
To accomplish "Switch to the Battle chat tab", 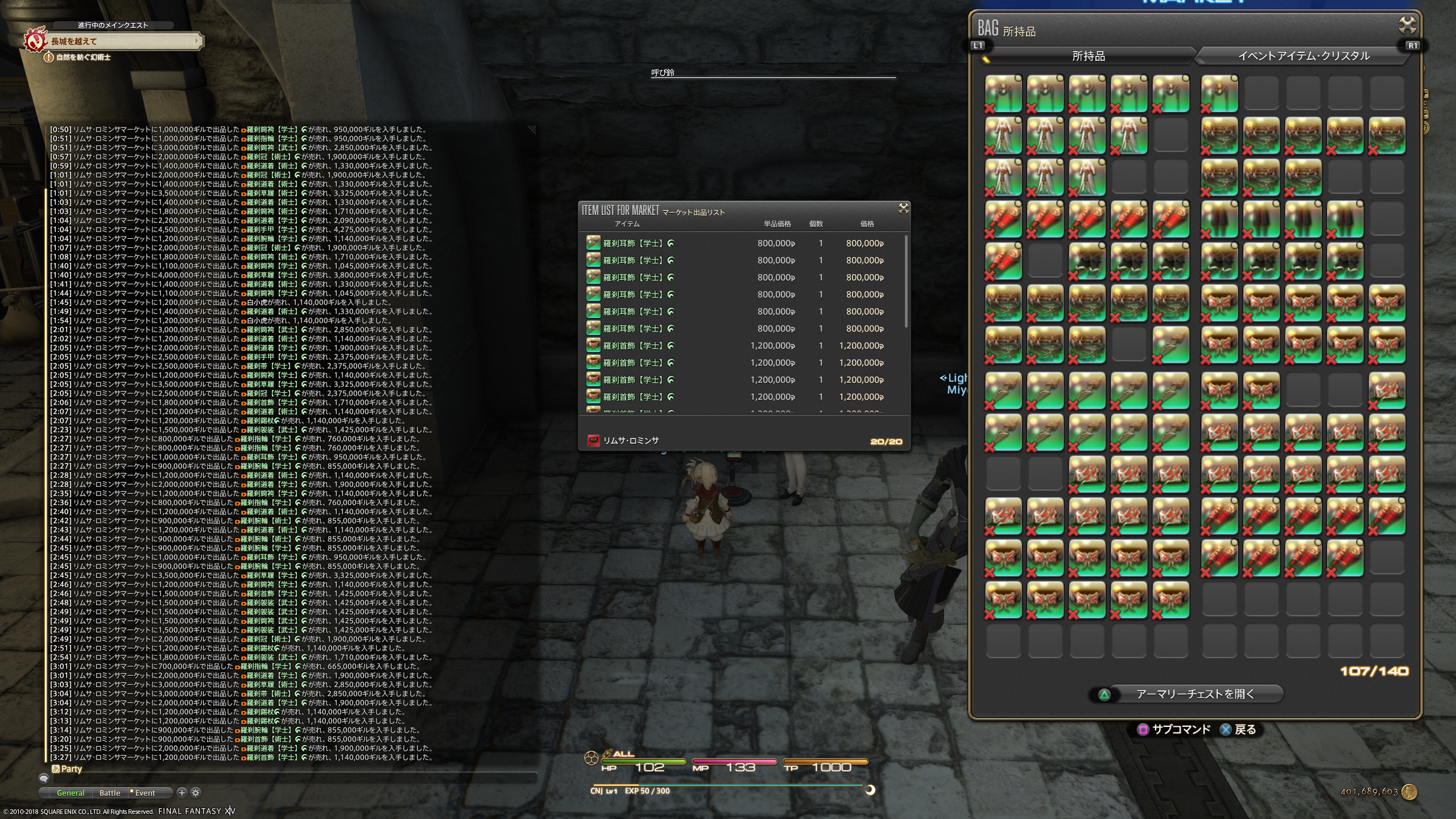I will pos(110,793).
